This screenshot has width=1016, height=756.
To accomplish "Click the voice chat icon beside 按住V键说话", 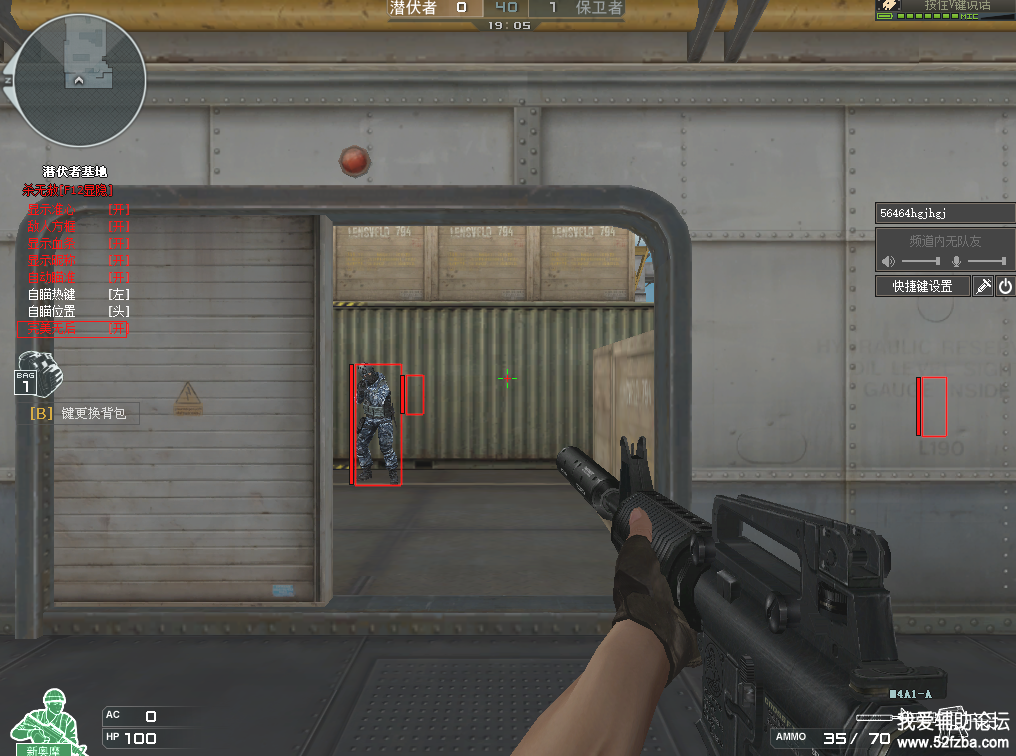I will (889, 6).
